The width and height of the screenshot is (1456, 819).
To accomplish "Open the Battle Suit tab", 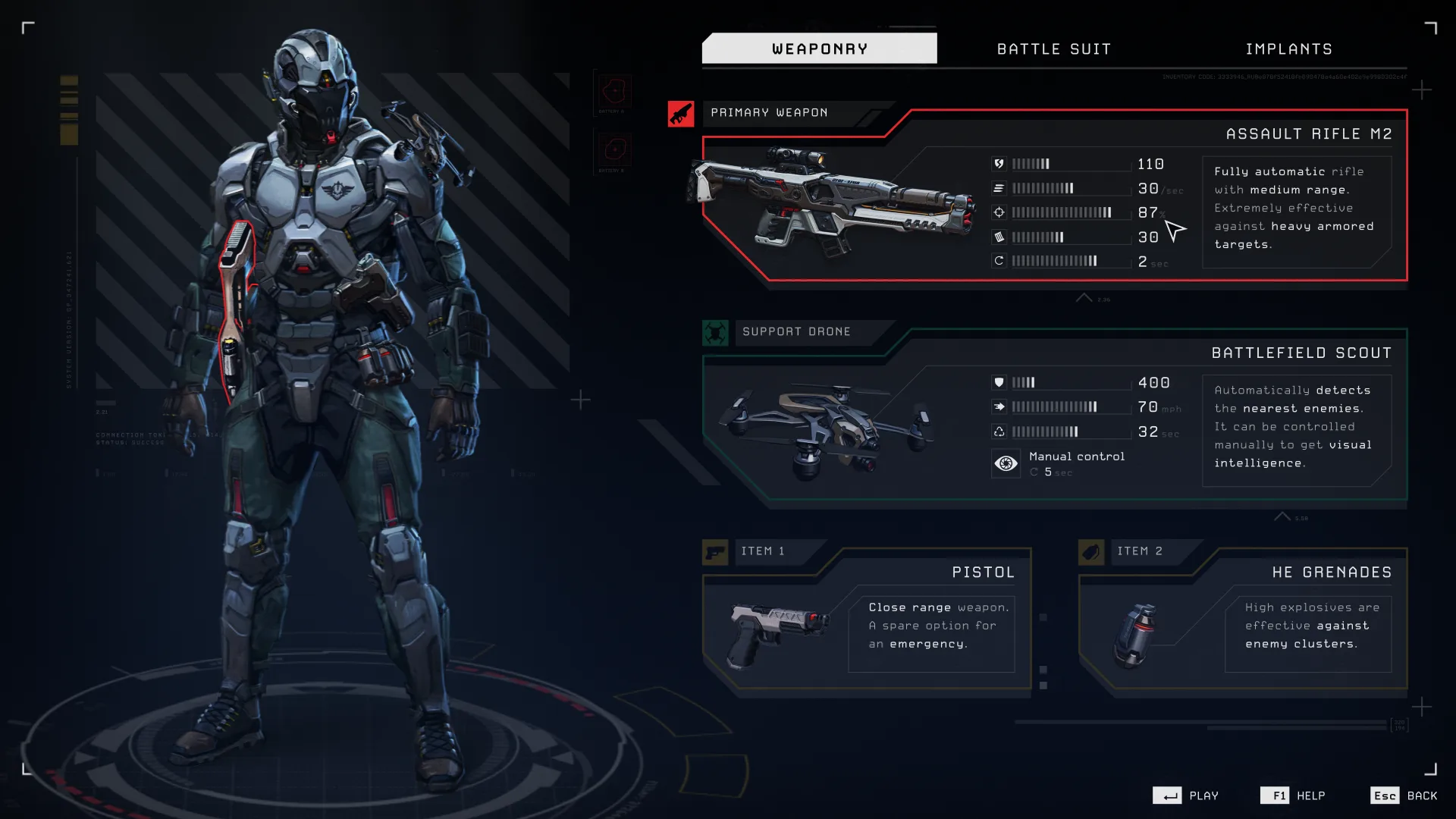I will tap(1054, 49).
